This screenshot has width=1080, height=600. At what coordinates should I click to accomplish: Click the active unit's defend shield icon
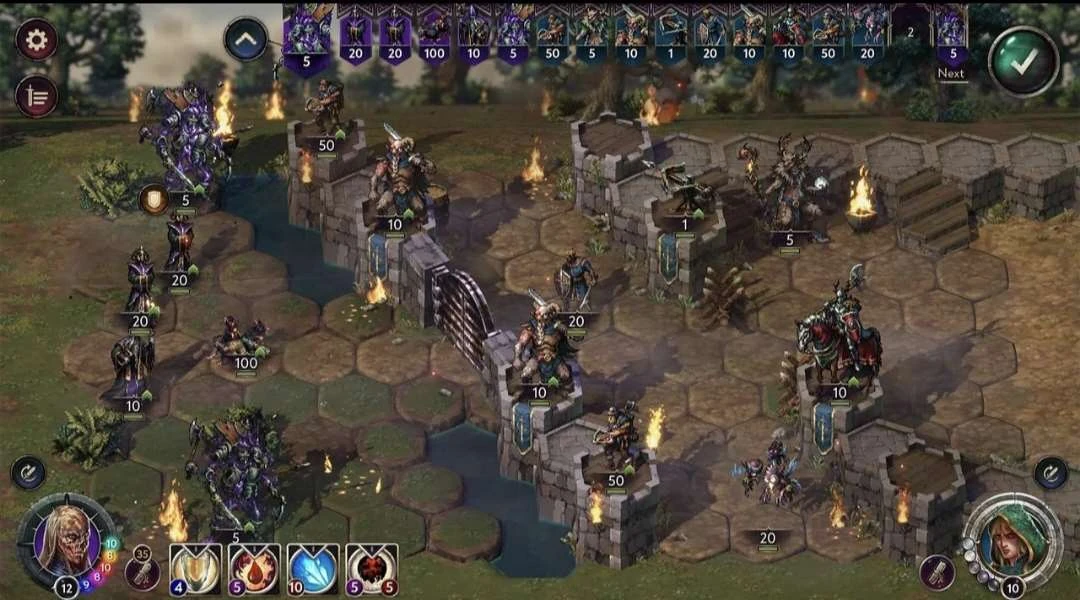point(153,199)
